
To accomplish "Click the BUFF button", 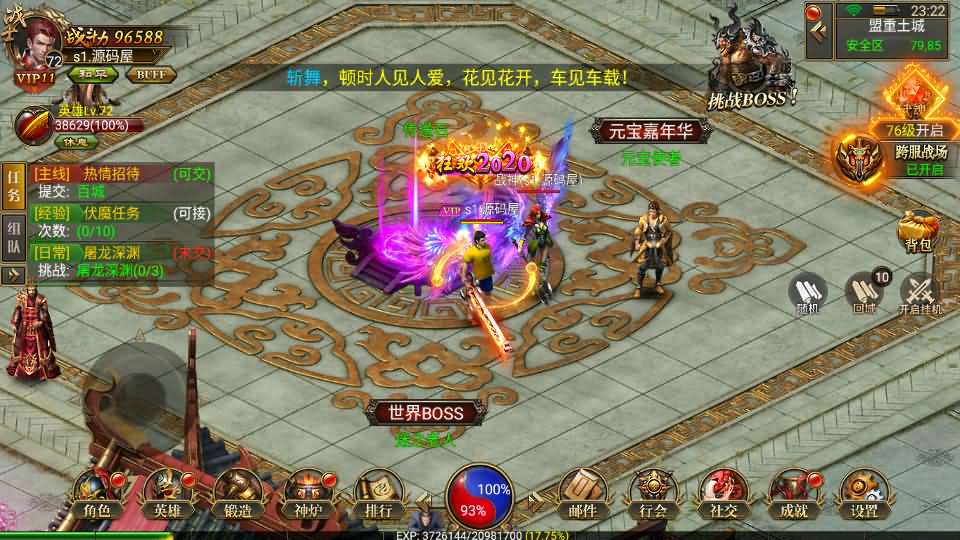I will click(x=151, y=74).
